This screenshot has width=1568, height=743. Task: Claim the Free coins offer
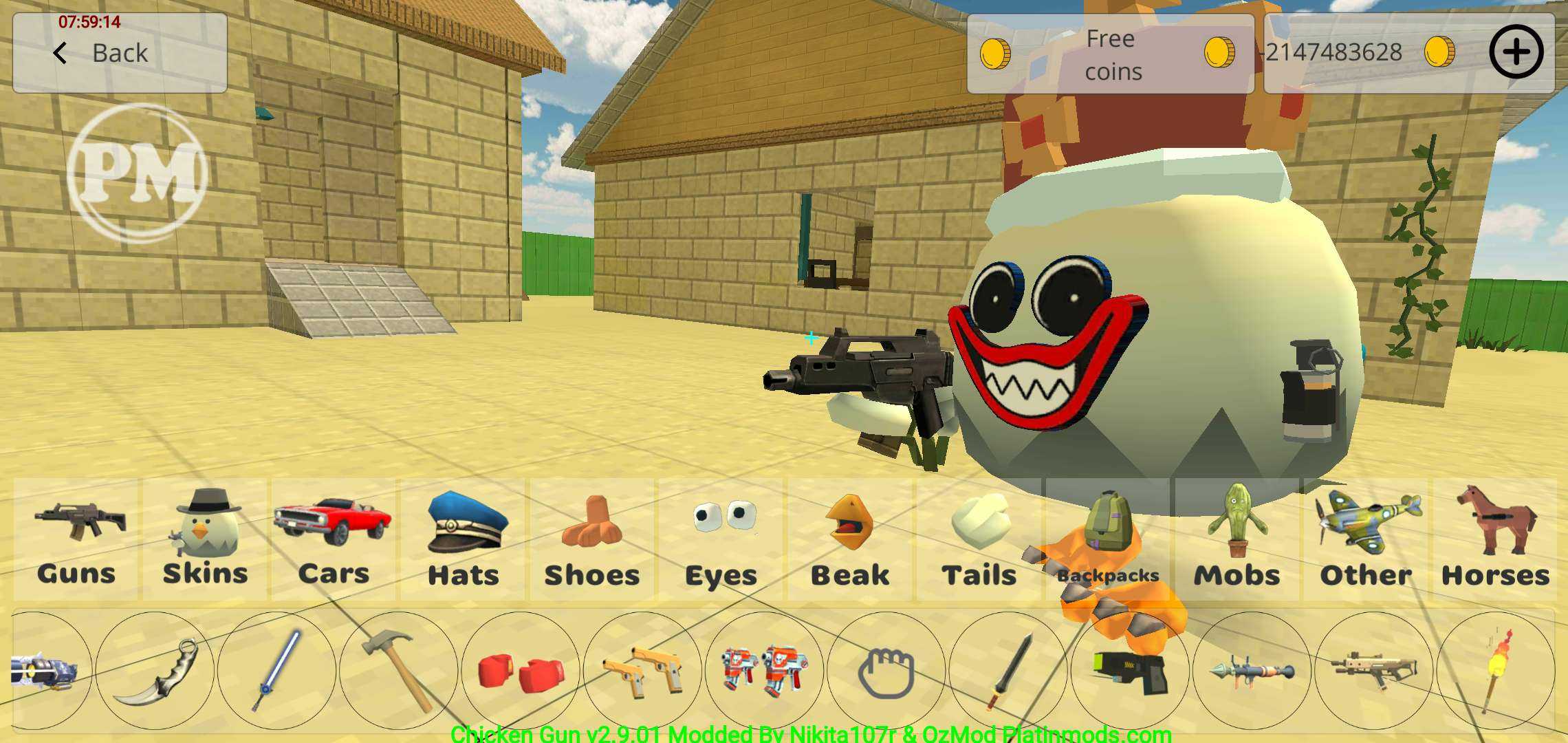point(1110,54)
